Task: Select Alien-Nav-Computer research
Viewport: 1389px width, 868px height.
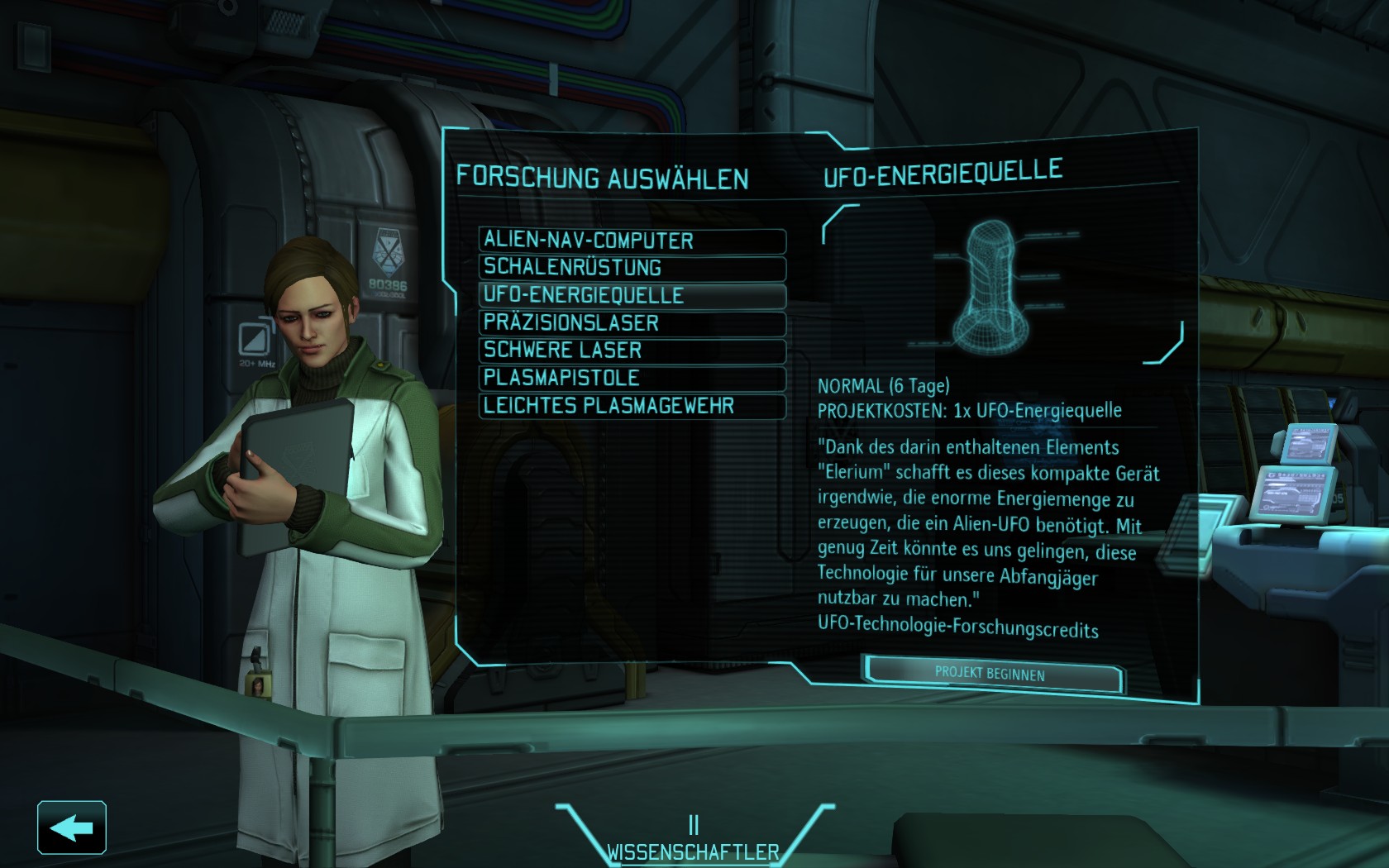Action: [632, 241]
